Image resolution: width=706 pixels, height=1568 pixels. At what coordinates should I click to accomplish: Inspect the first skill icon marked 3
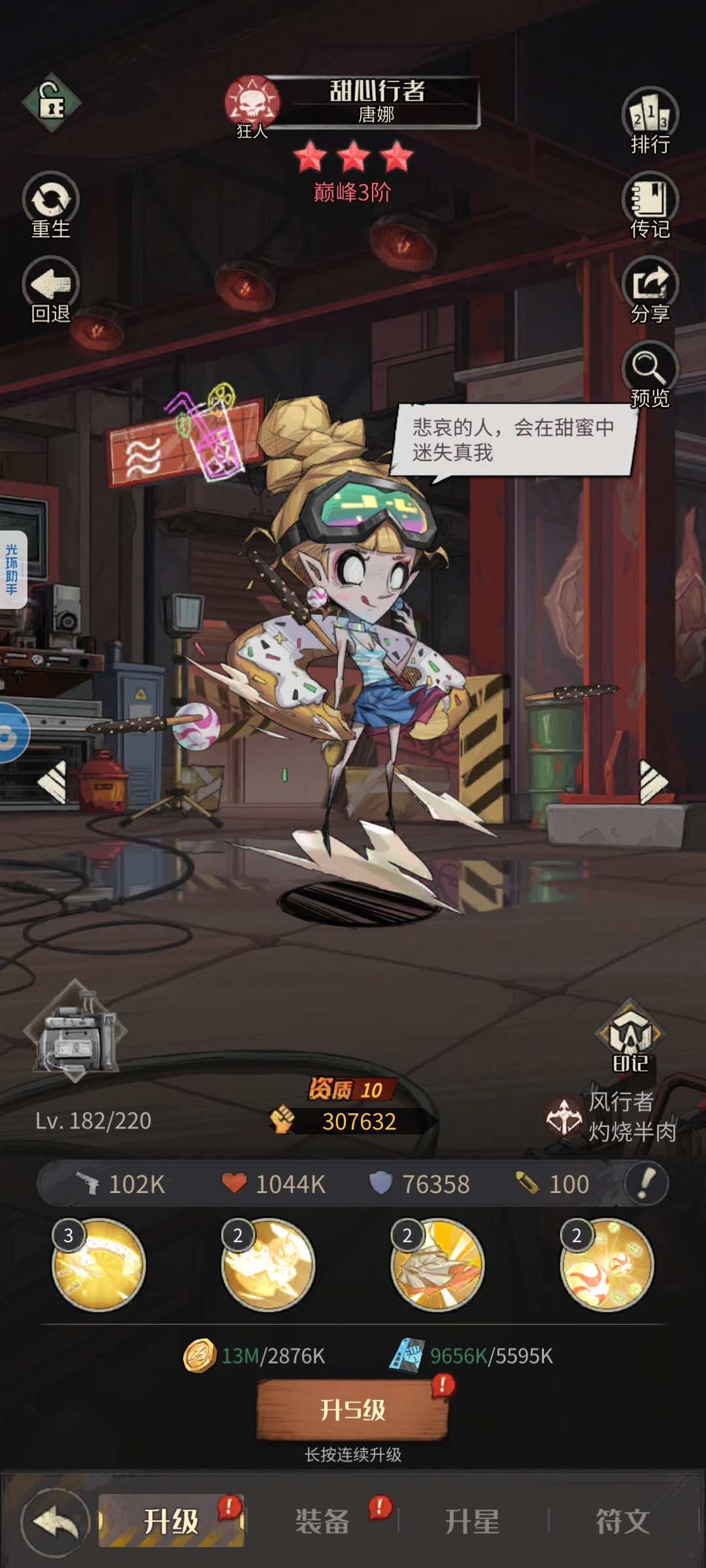(x=99, y=1265)
